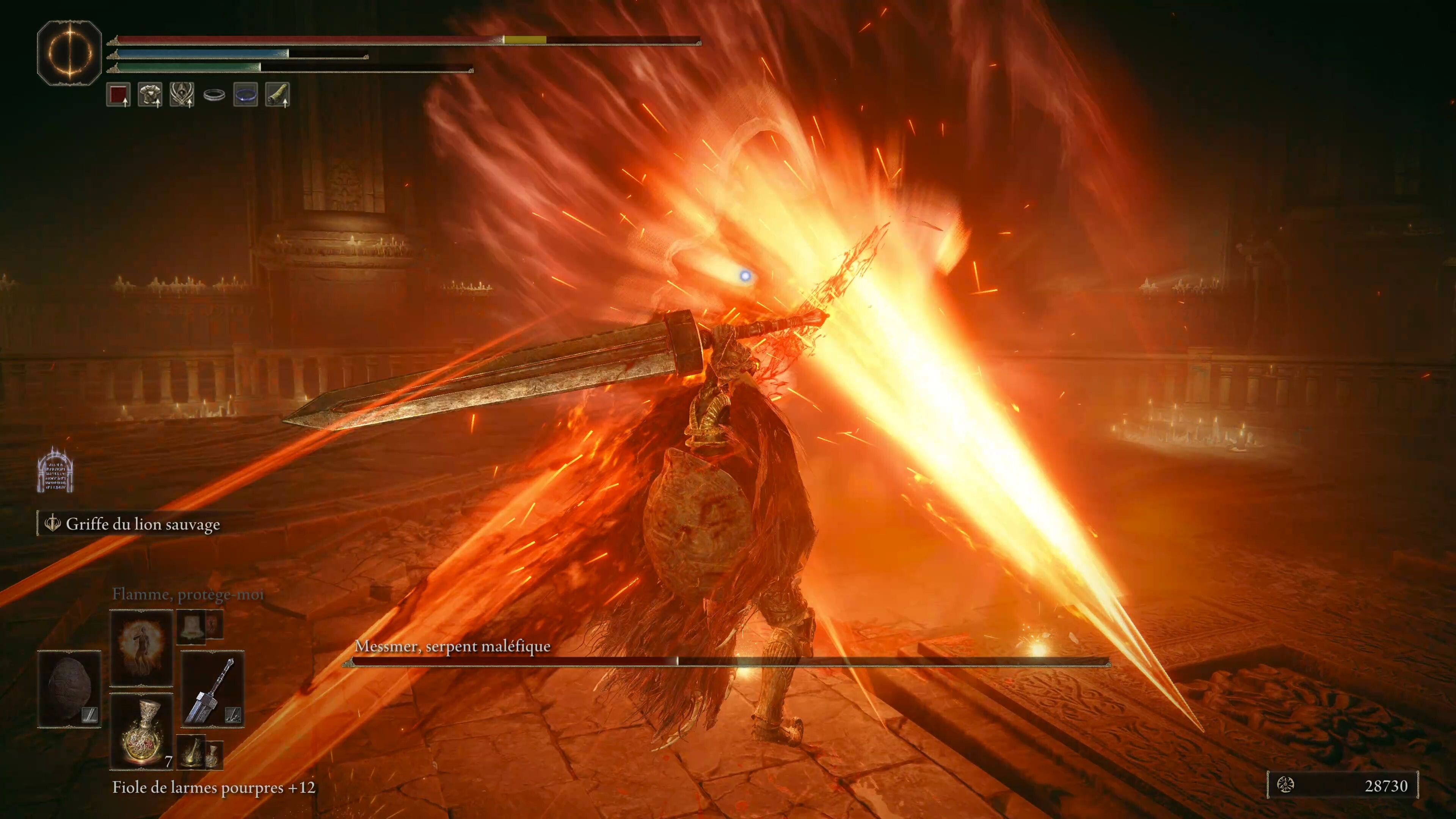Click the blue glowing ring status icon
Image resolution: width=1456 pixels, height=819 pixels.
point(245,94)
